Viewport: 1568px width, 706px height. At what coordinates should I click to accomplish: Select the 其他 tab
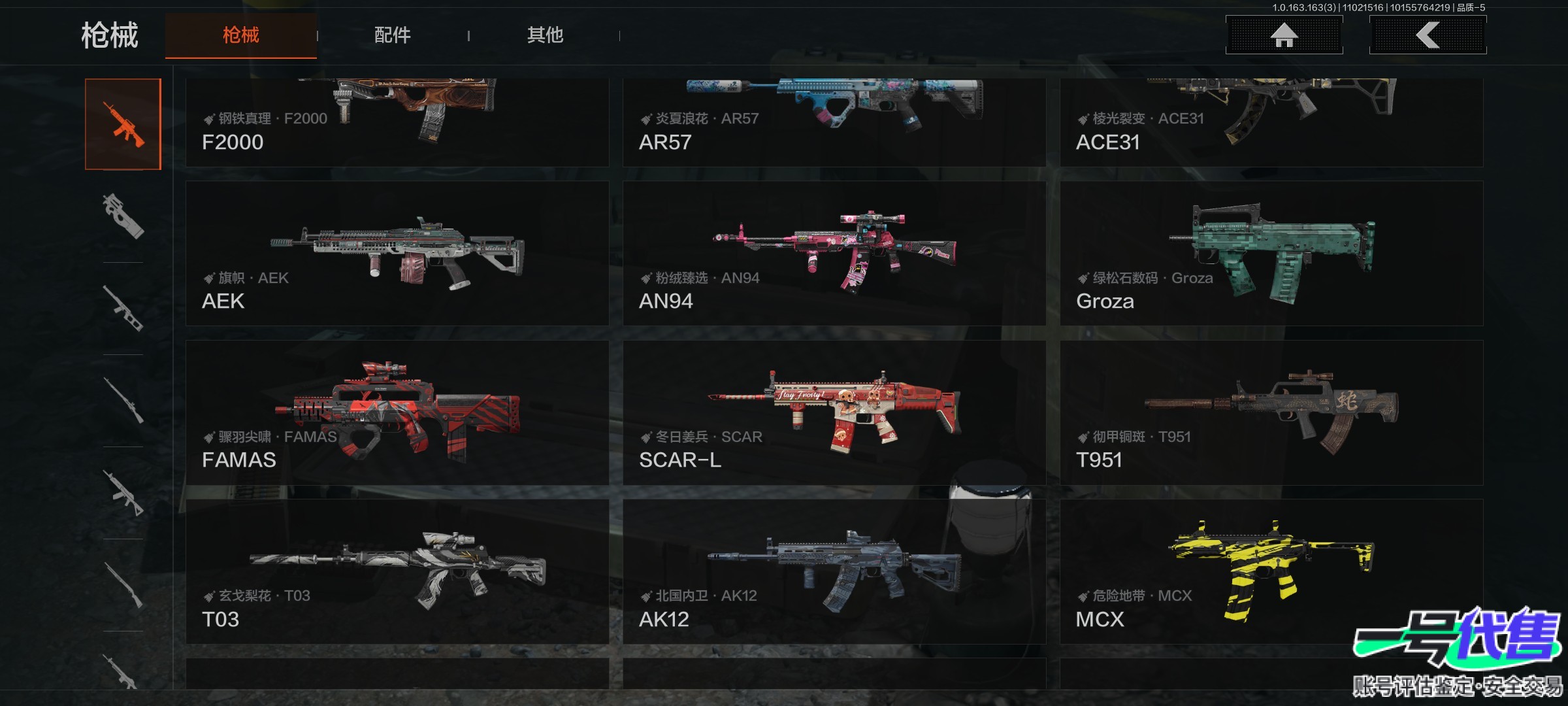[x=545, y=35]
